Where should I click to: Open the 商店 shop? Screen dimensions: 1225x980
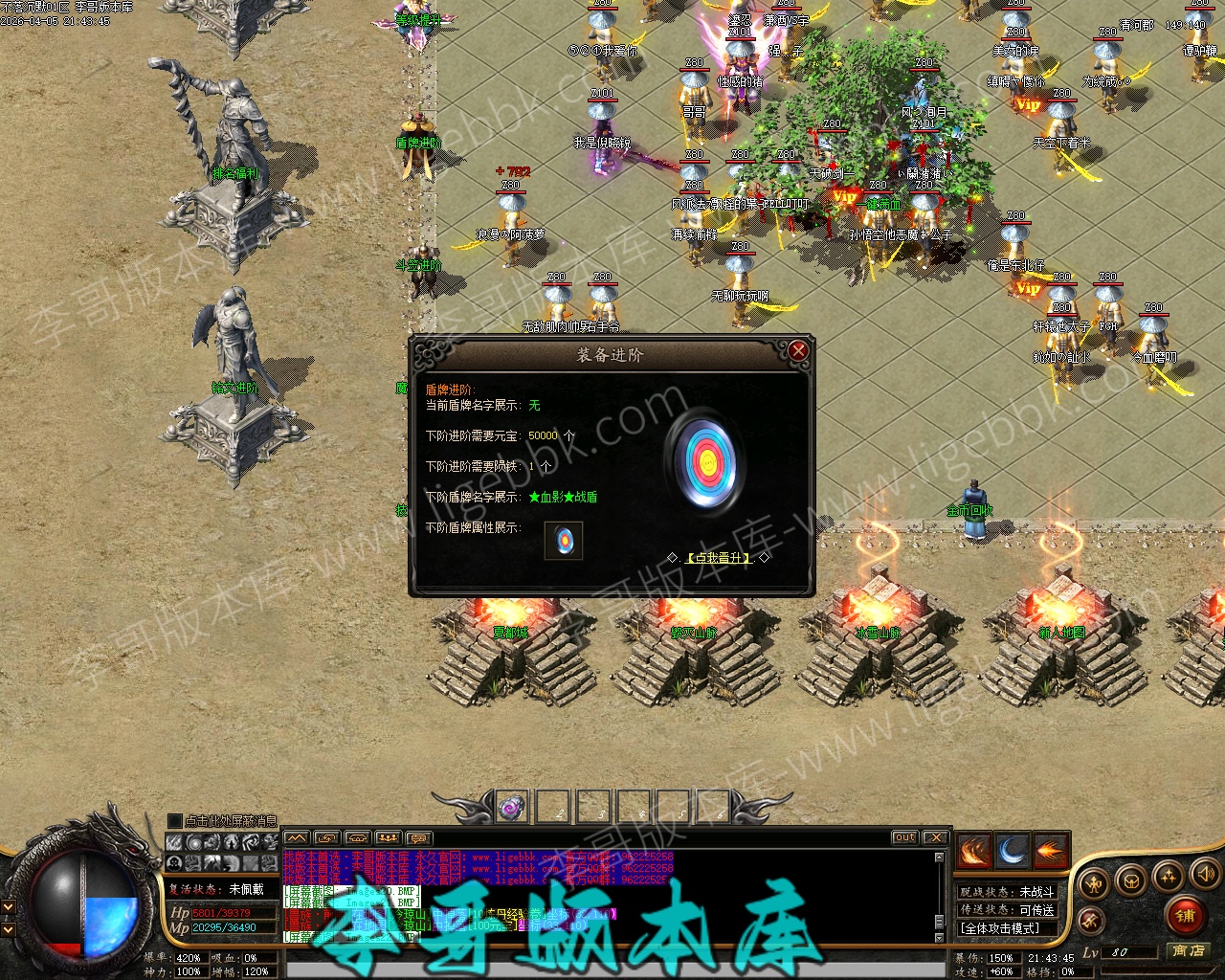(x=1189, y=950)
